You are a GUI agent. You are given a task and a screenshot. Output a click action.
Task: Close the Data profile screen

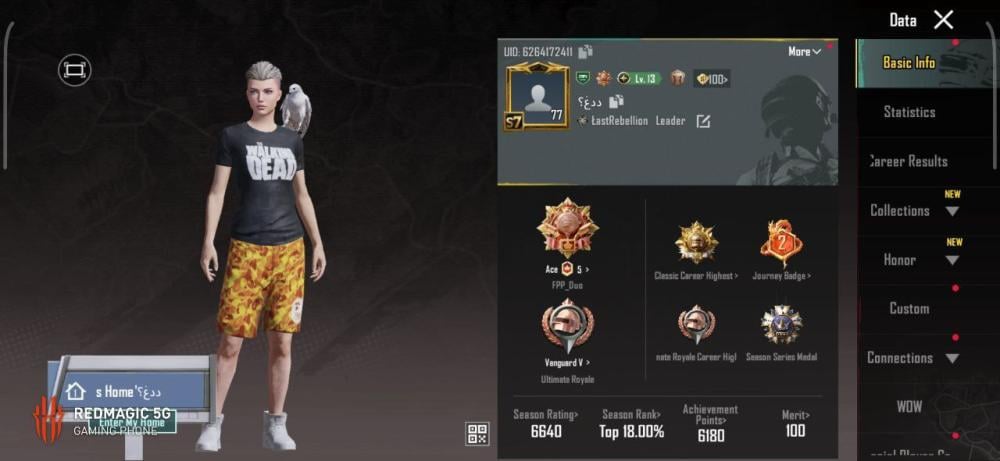point(943,19)
